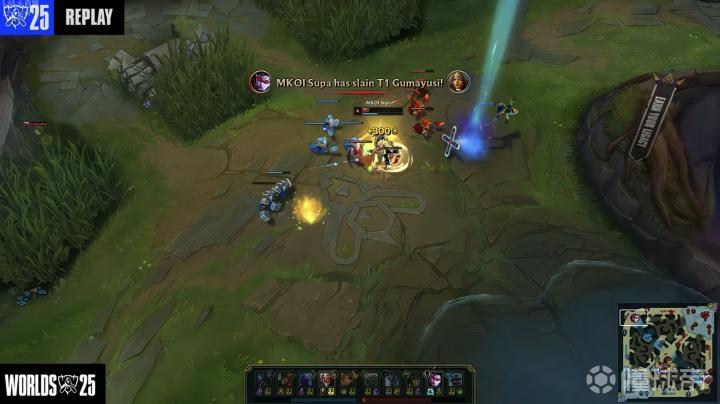Select the highlighted pink champion portrait in bottom bar
The image size is (720, 404).
435,380
